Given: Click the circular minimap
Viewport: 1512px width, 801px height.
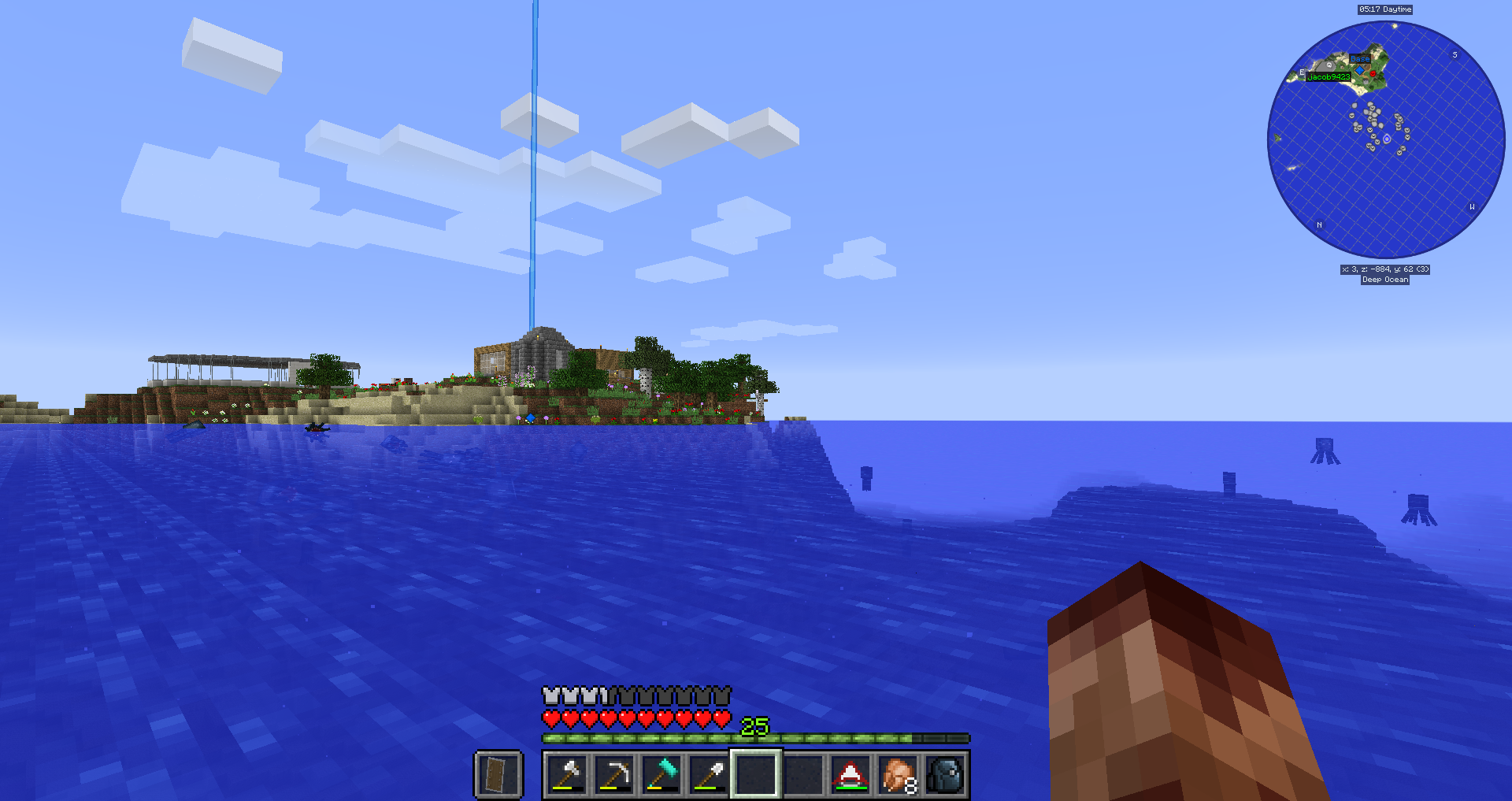Looking at the screenshot, I should click(x=1386, y=140).
